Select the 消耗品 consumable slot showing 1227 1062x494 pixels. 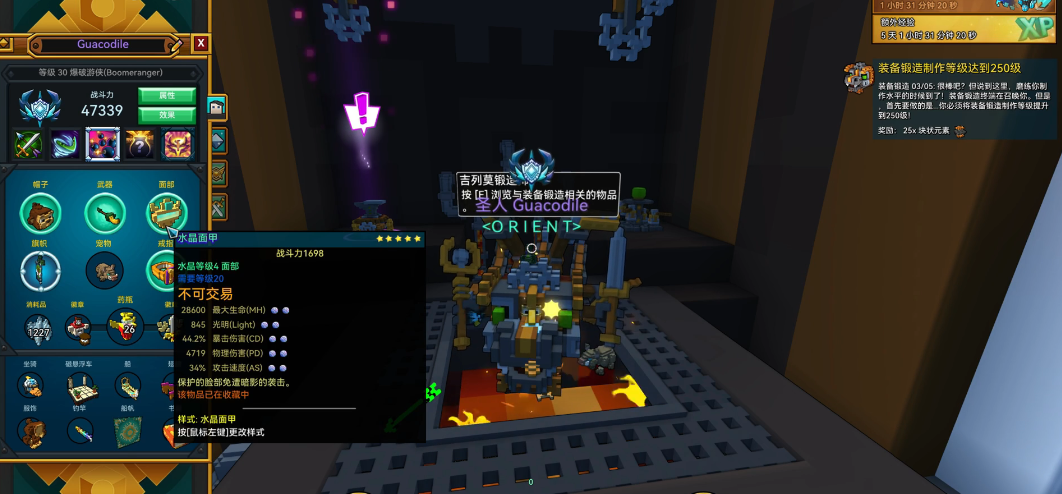39,326
